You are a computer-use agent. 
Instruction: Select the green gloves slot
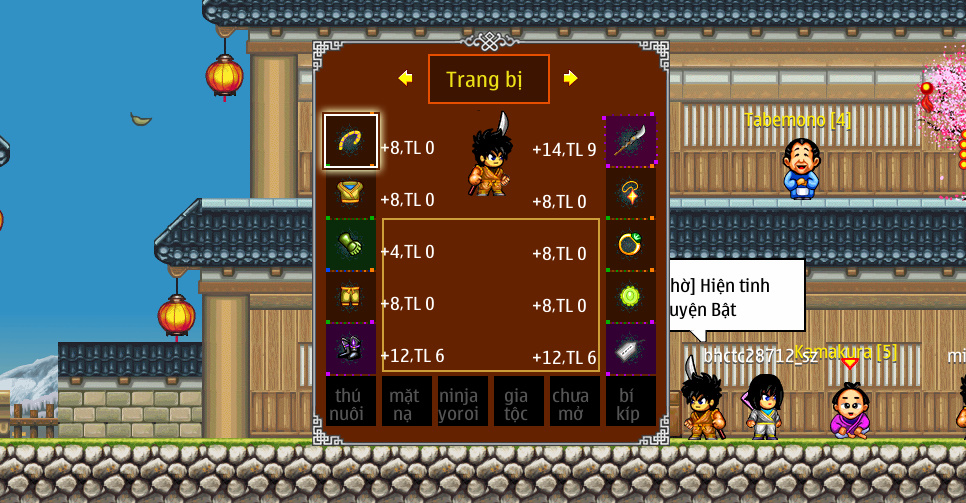click(351, 245)
